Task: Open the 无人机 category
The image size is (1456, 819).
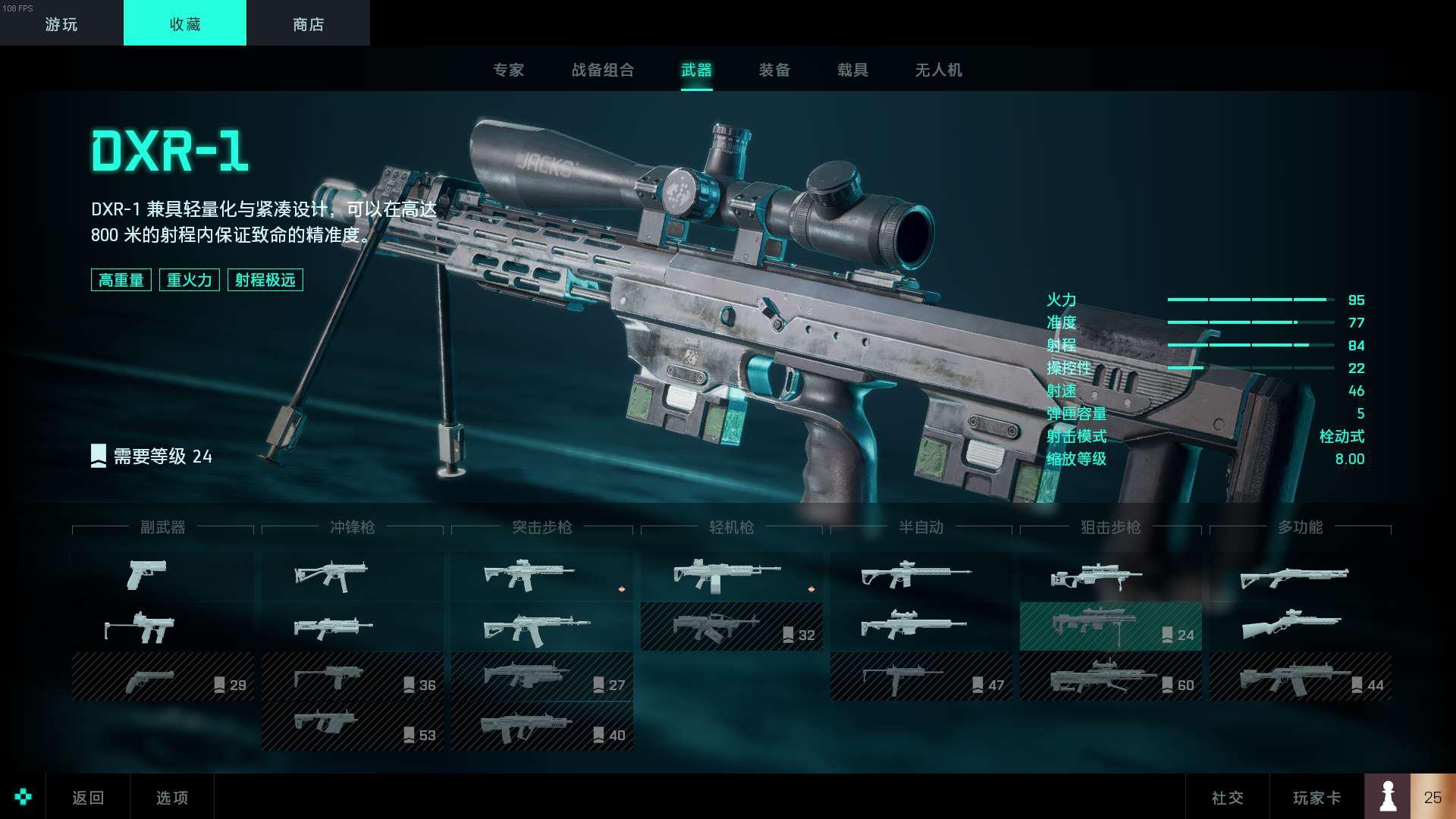Action: (x=938, y=71)
